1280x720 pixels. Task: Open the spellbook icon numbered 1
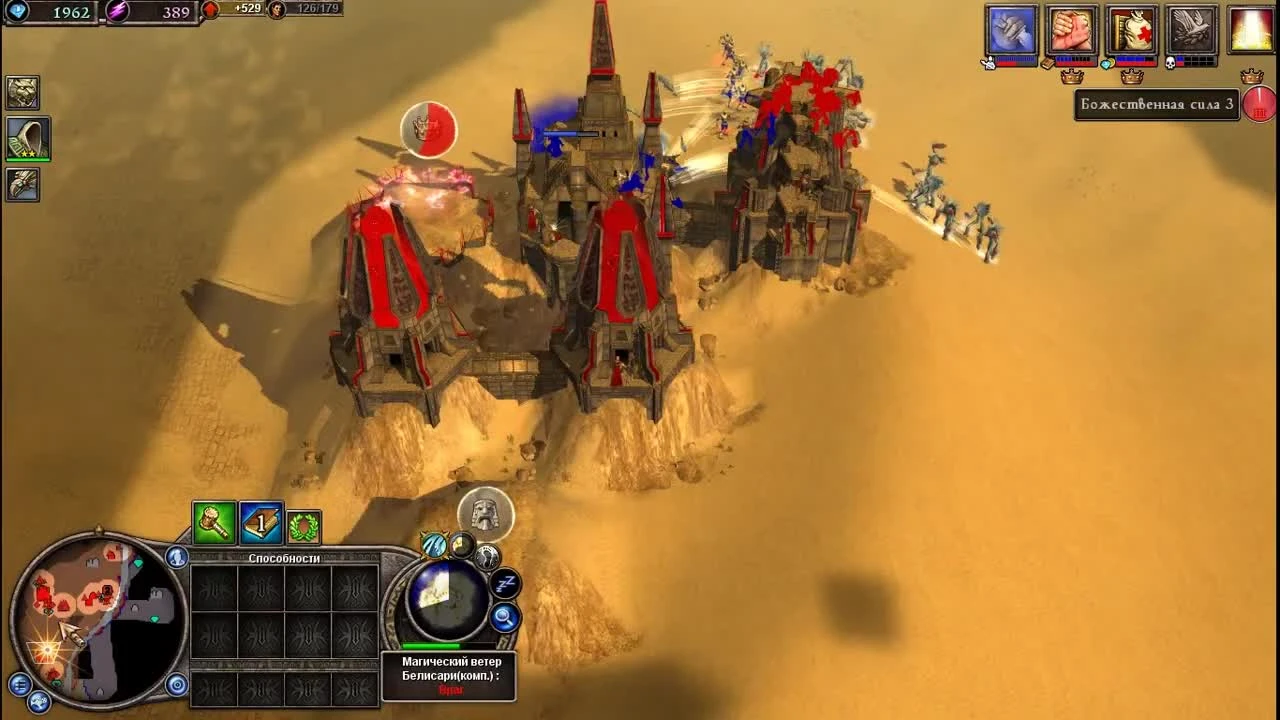(x=260, y=524)
